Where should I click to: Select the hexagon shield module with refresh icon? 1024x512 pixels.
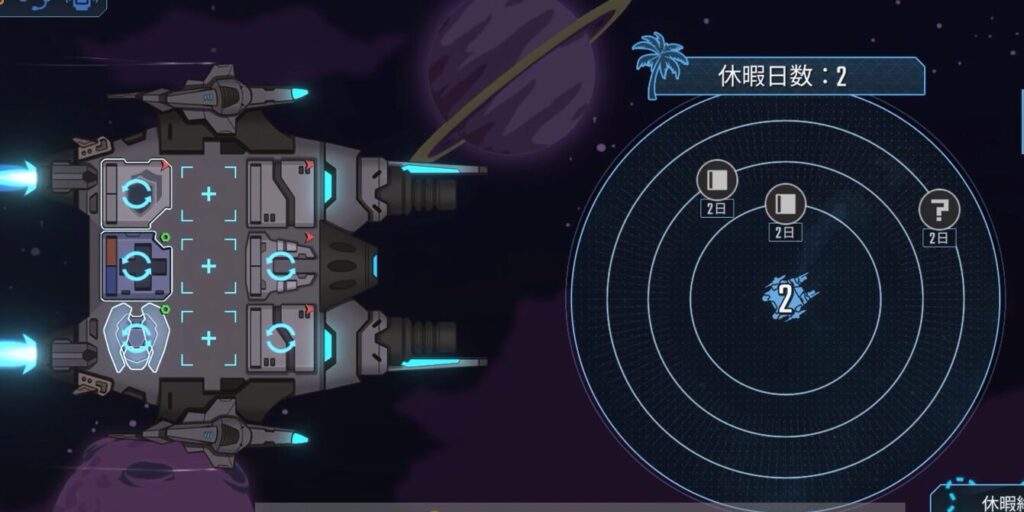[136, 190]
